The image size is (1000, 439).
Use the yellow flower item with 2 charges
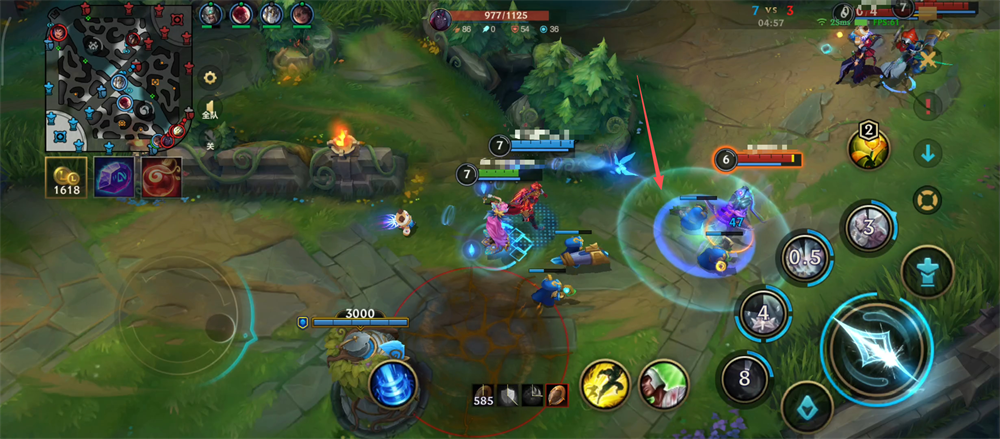click(x=869, y=147)
